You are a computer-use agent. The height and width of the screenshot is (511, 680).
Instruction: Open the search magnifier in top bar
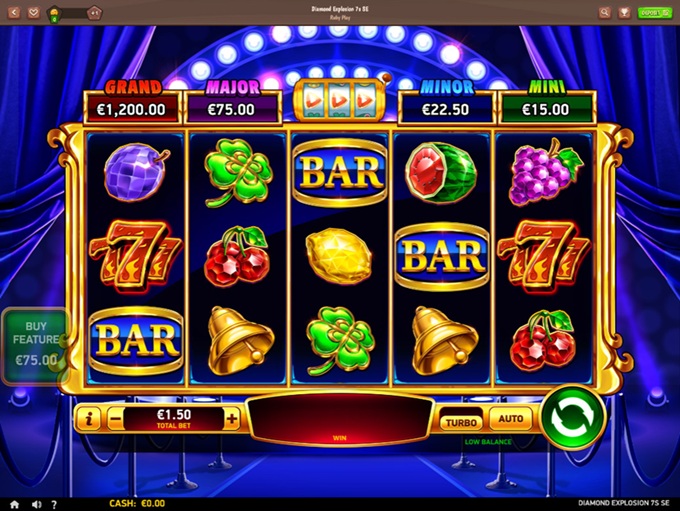point(604,13)
